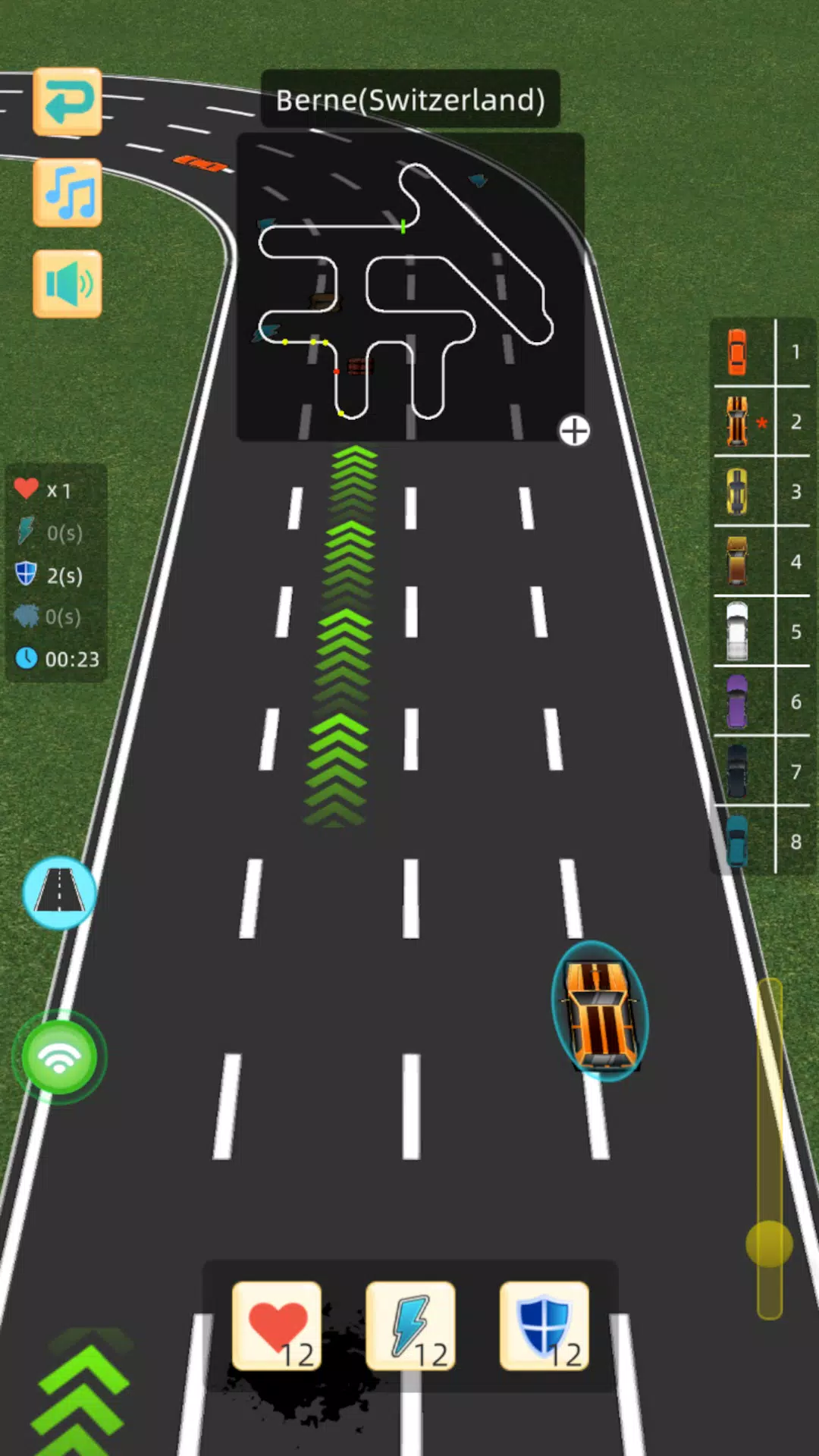Select the white car in rank 5
819x1456 pixels.
[737, 631]
